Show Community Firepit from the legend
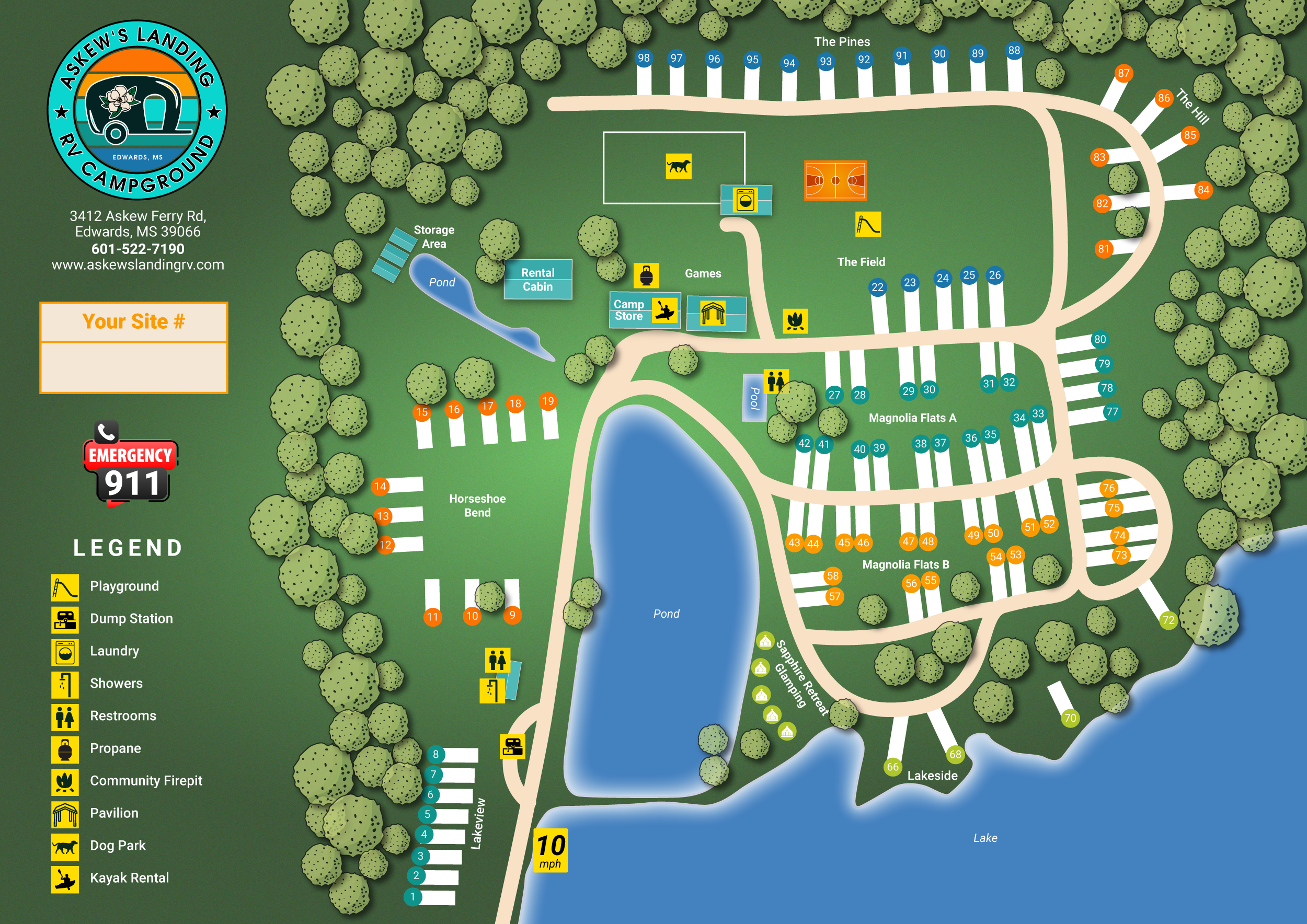1307x924 pixels. [x=146, y=781]
